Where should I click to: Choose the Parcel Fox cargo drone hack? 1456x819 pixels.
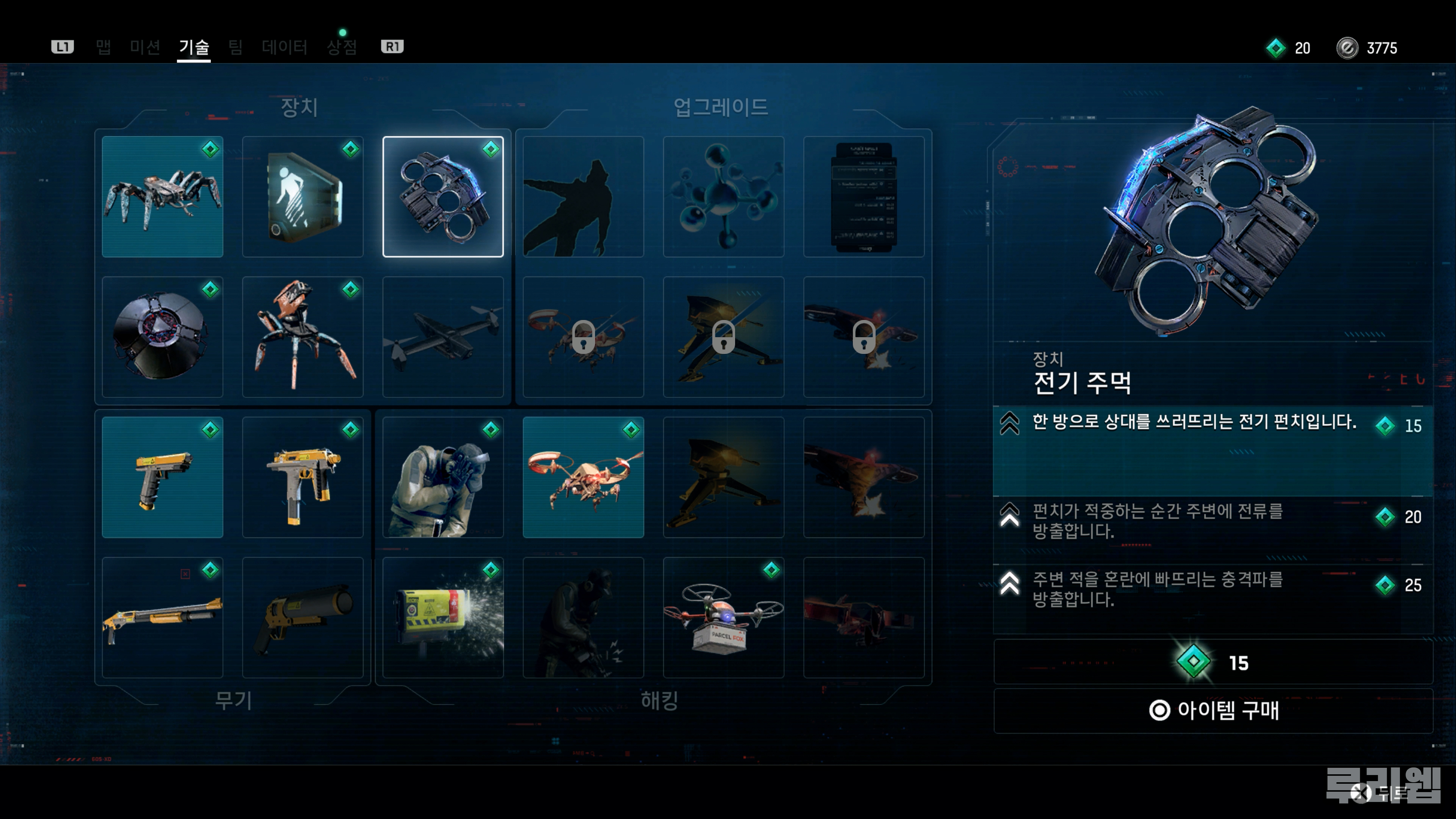click(723, 617)
